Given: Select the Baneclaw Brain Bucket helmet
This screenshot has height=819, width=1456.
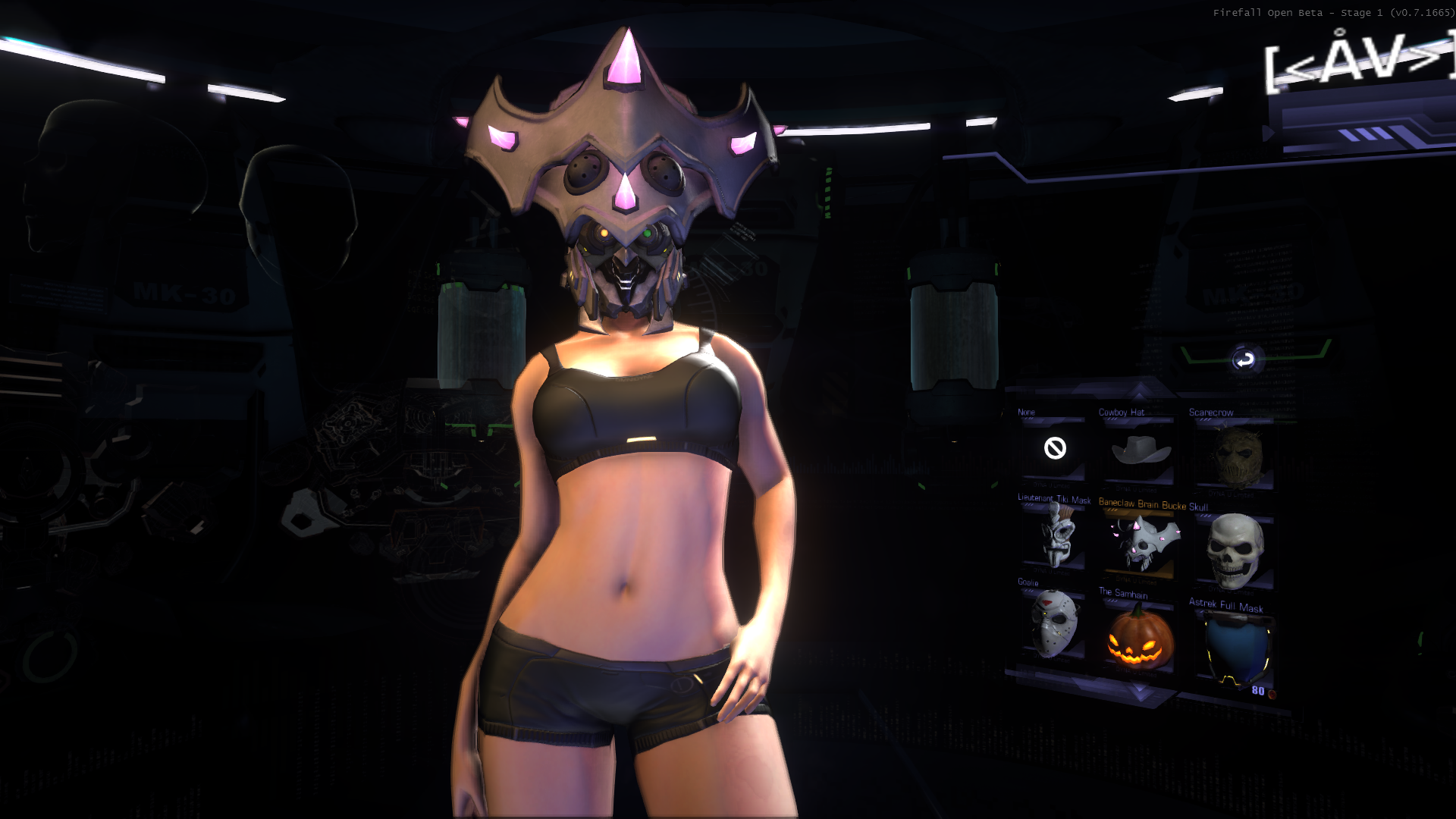Looking at the screenshot, I should pos(1140,541).
